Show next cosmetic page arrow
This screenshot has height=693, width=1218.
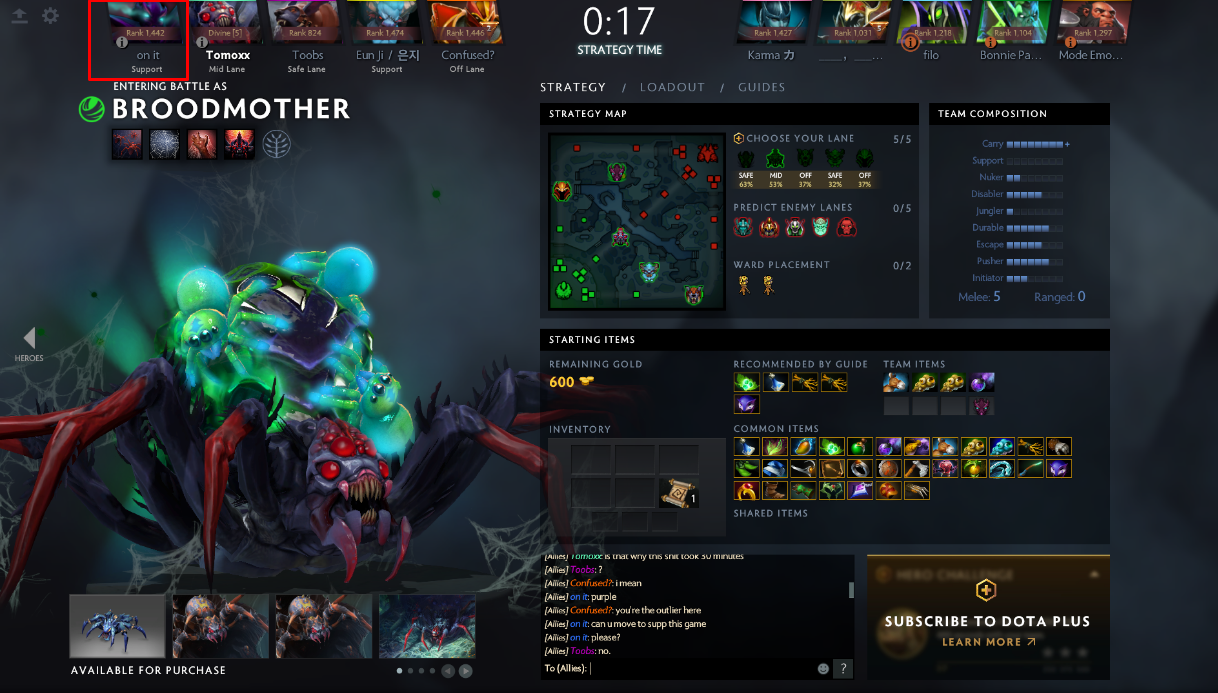point(465,671)
